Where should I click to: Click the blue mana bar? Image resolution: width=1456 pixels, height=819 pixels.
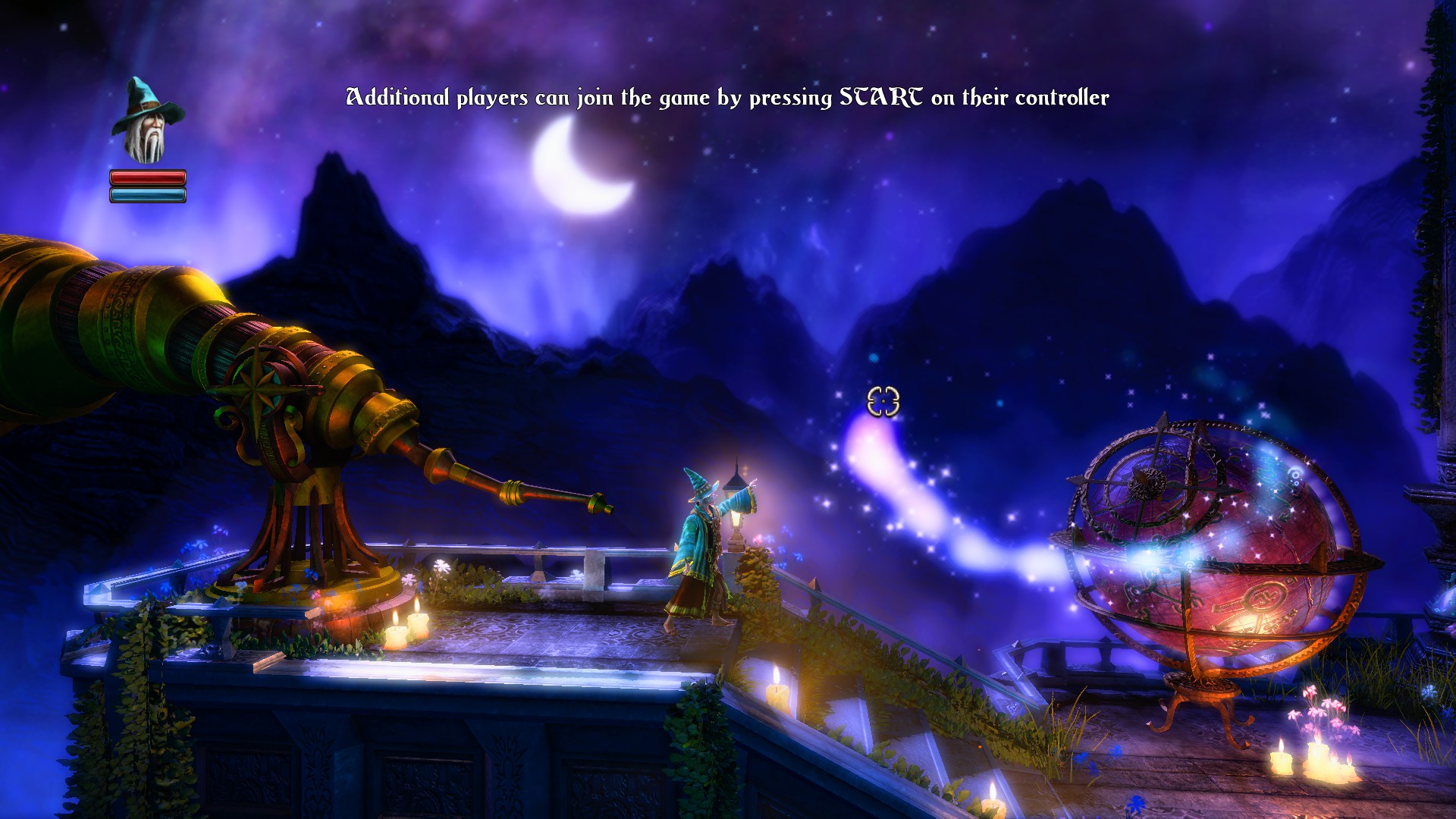(149, 195)
